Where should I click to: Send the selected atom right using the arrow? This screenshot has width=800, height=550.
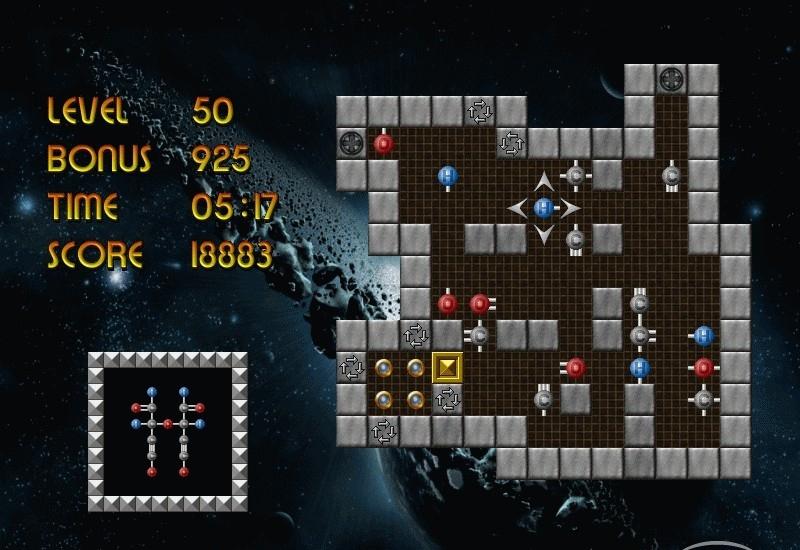click(x=569, y=208)
